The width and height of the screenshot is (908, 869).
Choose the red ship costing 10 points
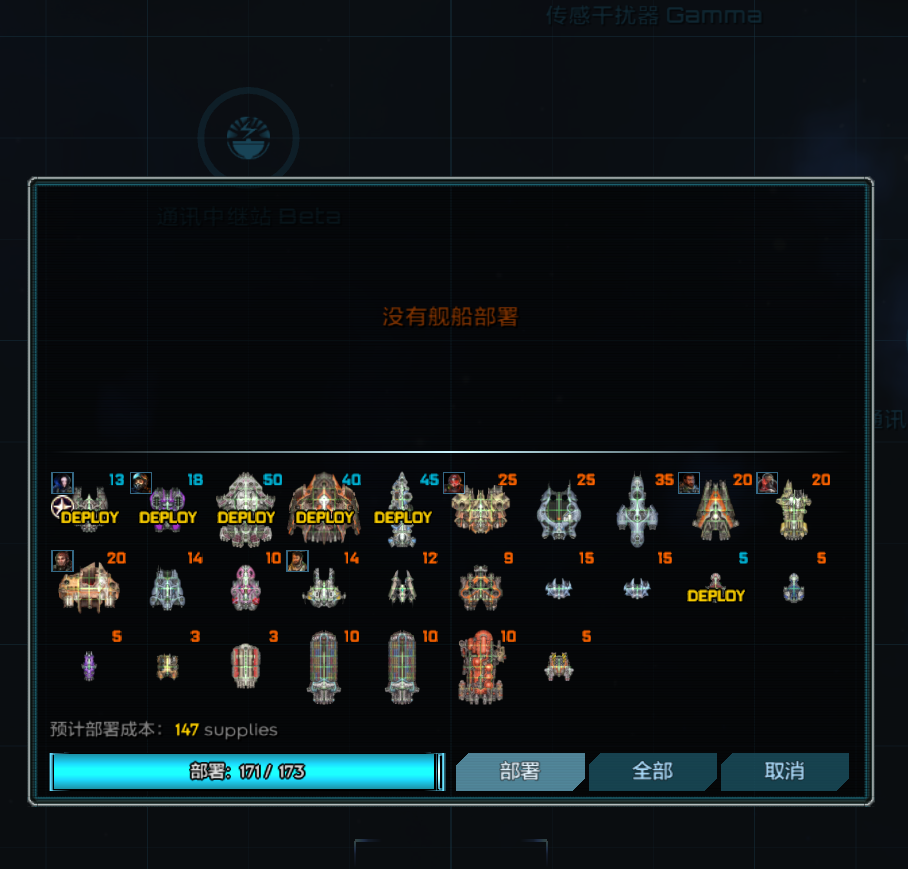tap(480, 666)
